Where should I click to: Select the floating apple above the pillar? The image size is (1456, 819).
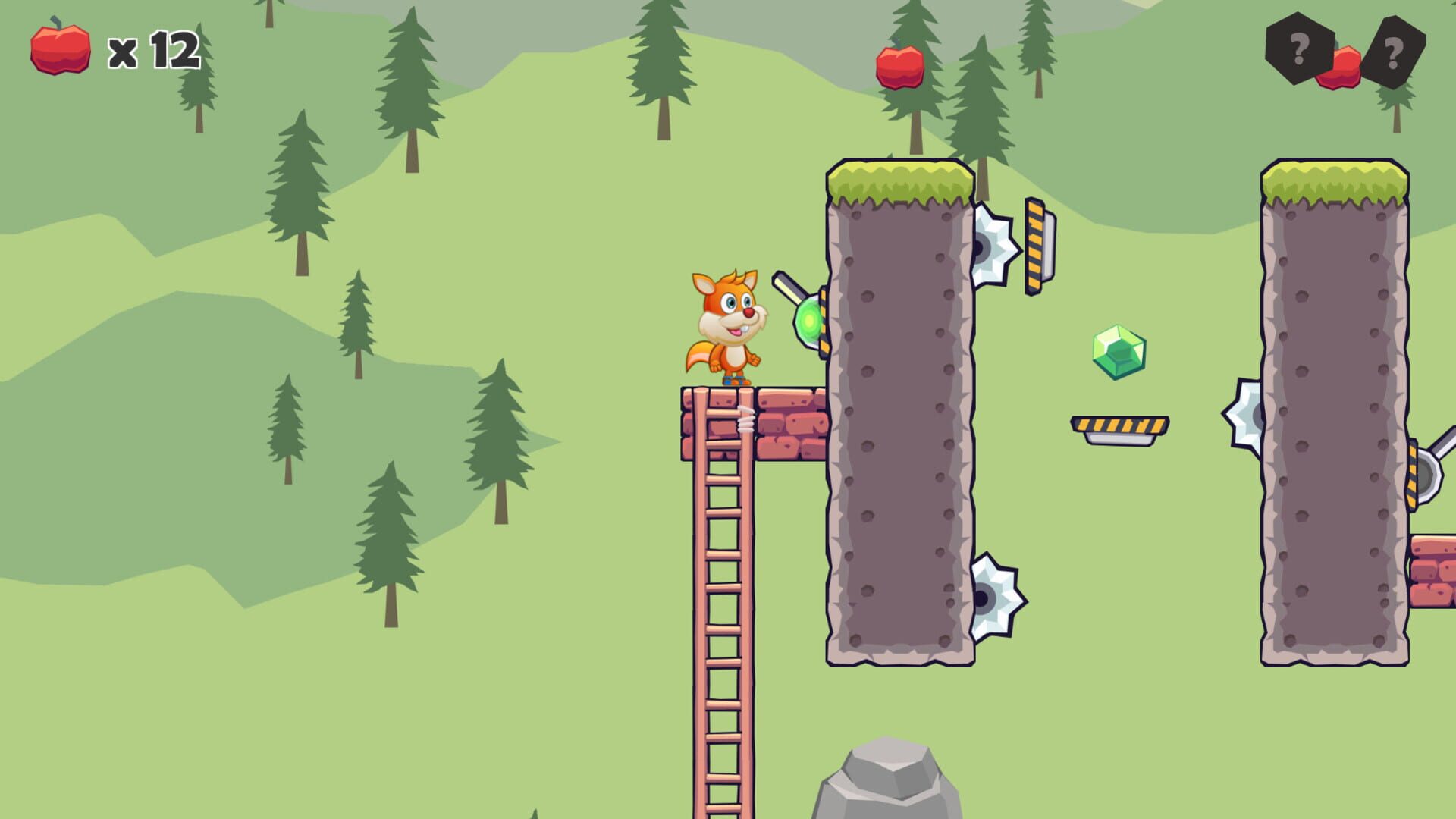pyautogui.click(x=899, y=68)
